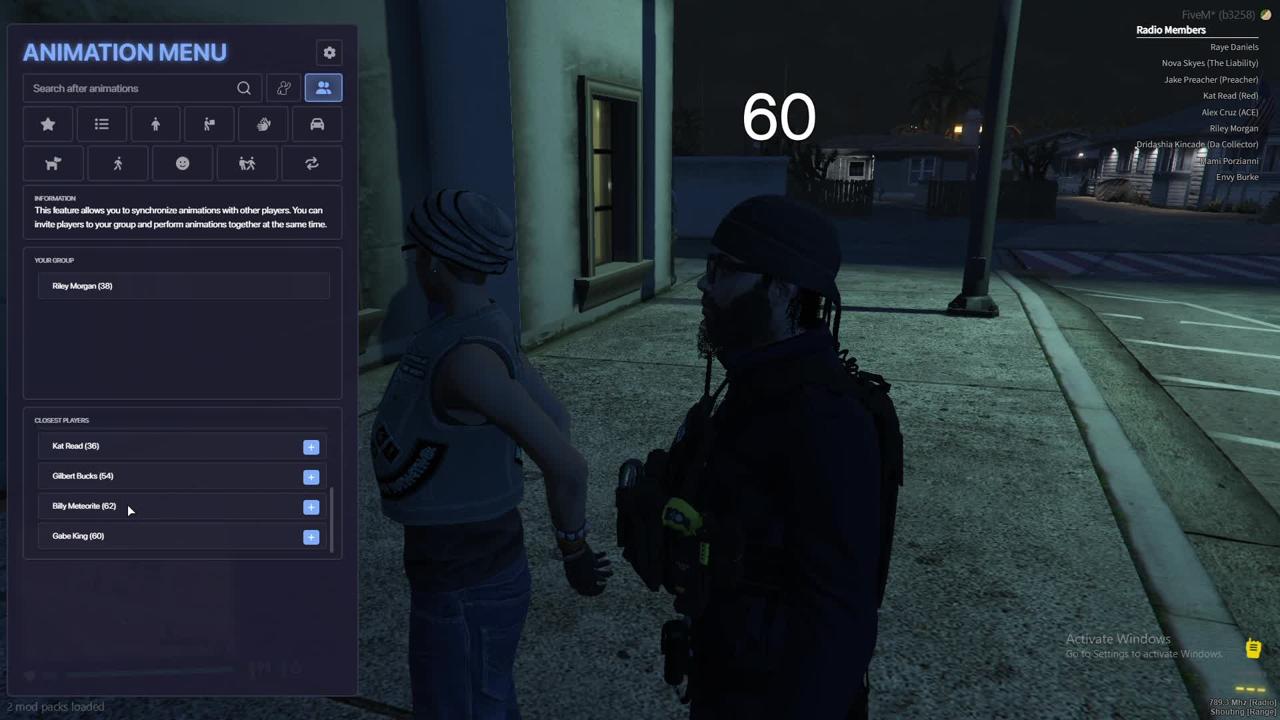Open the star favorites category
The image size is (1280, 720).
point(48,125)
